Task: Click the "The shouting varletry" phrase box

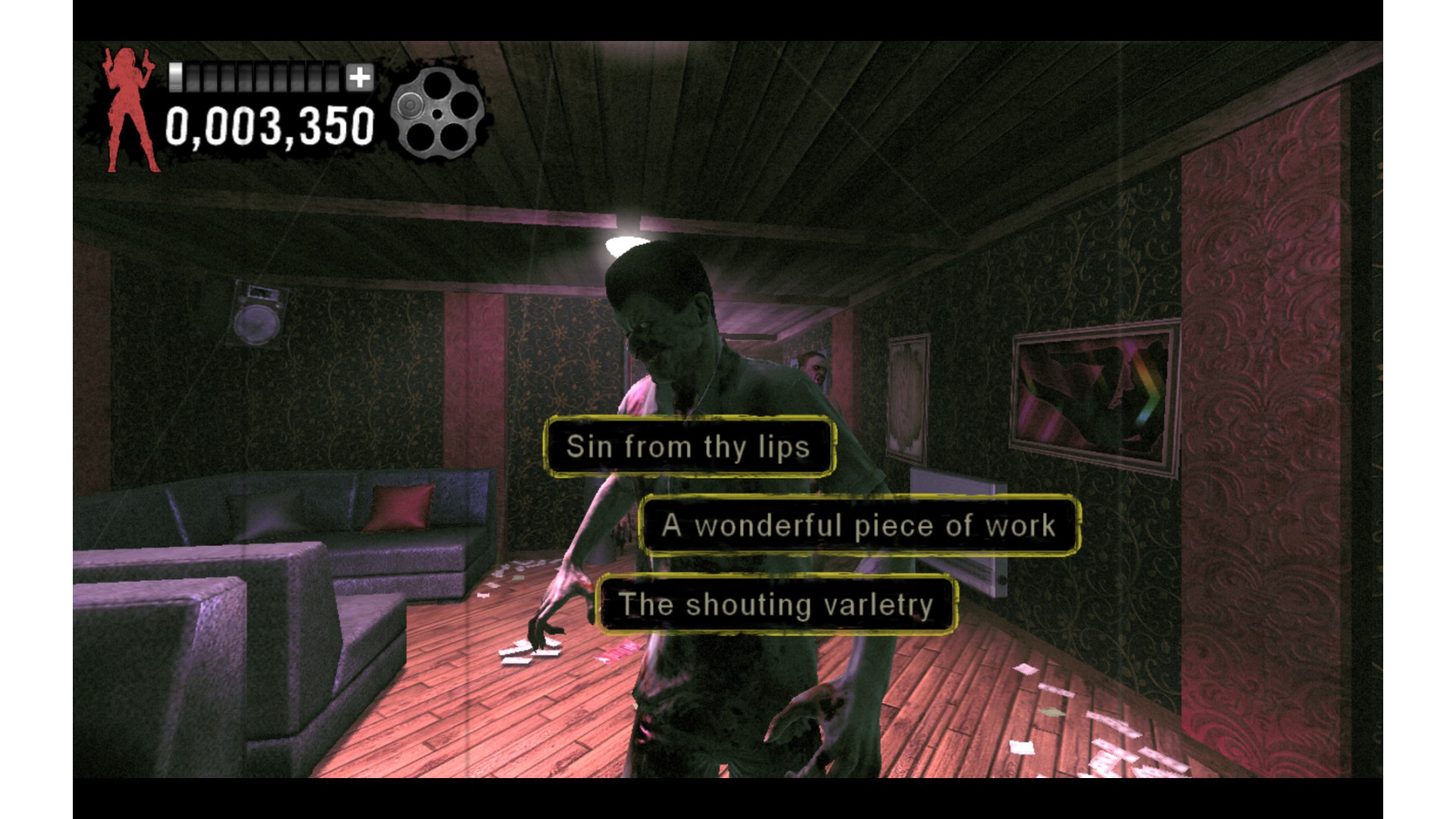Action: coord(776,604)
